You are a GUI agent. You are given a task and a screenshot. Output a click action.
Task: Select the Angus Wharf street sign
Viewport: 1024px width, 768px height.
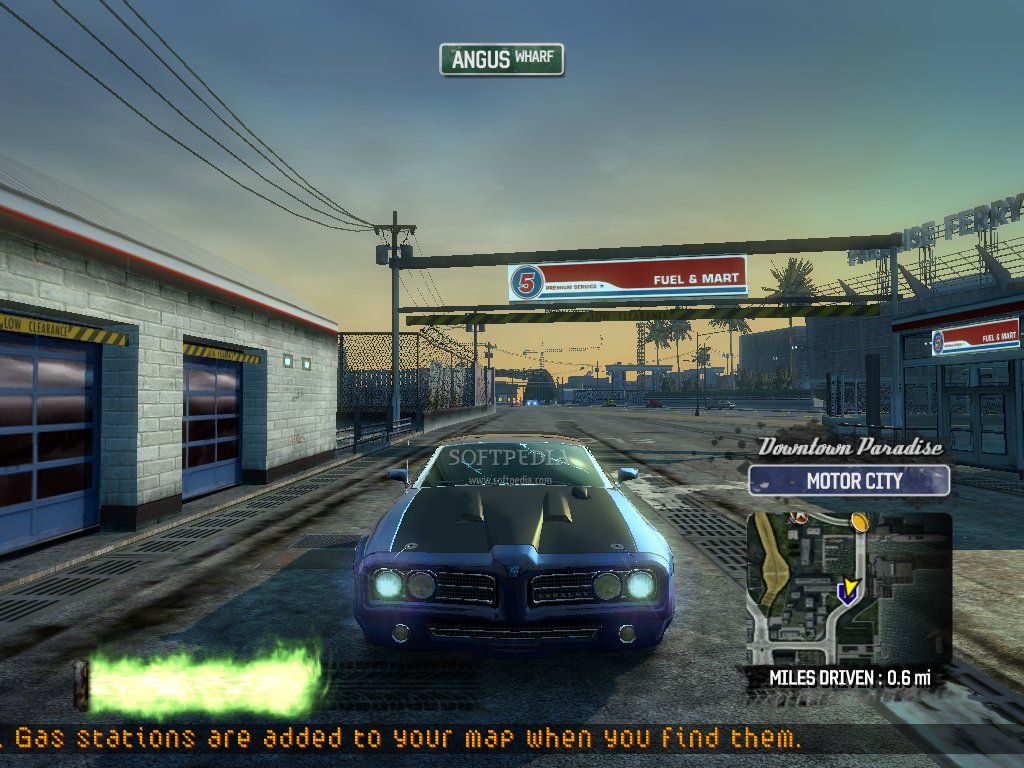coord(502,59)
